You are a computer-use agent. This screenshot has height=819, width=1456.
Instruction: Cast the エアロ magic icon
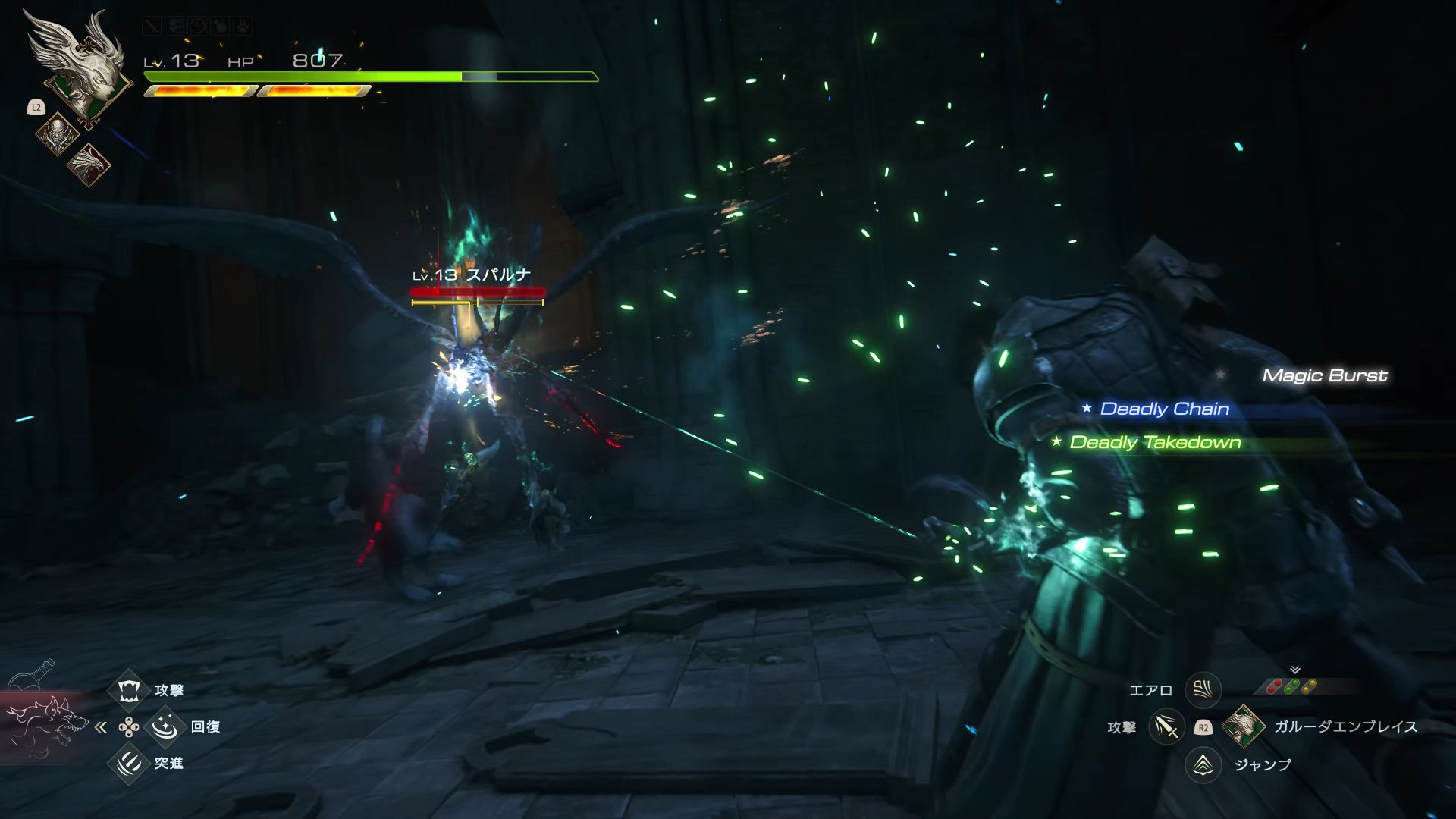pos(1203,689)
